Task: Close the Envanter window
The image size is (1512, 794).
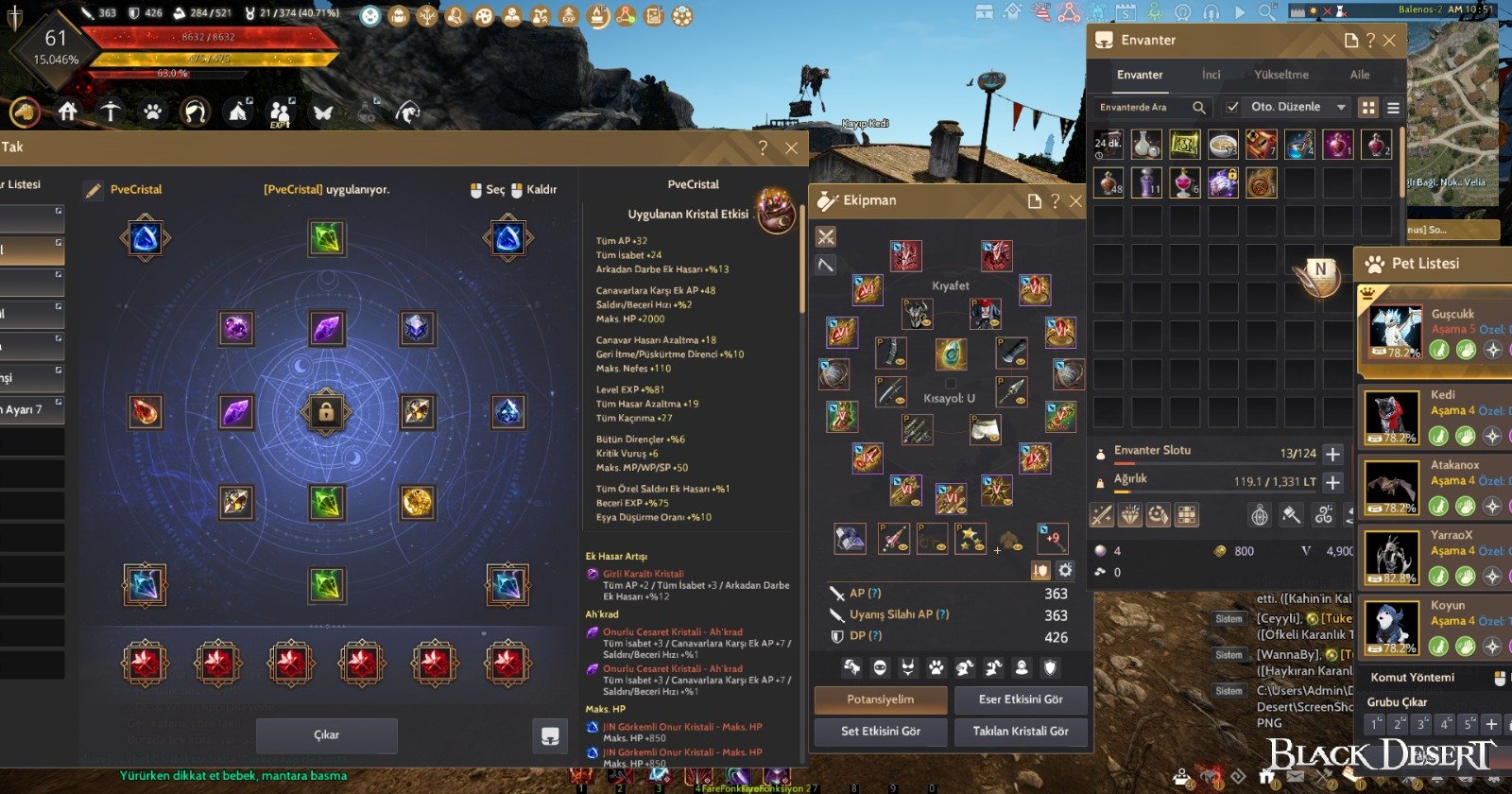Action: pos(1389,41)
